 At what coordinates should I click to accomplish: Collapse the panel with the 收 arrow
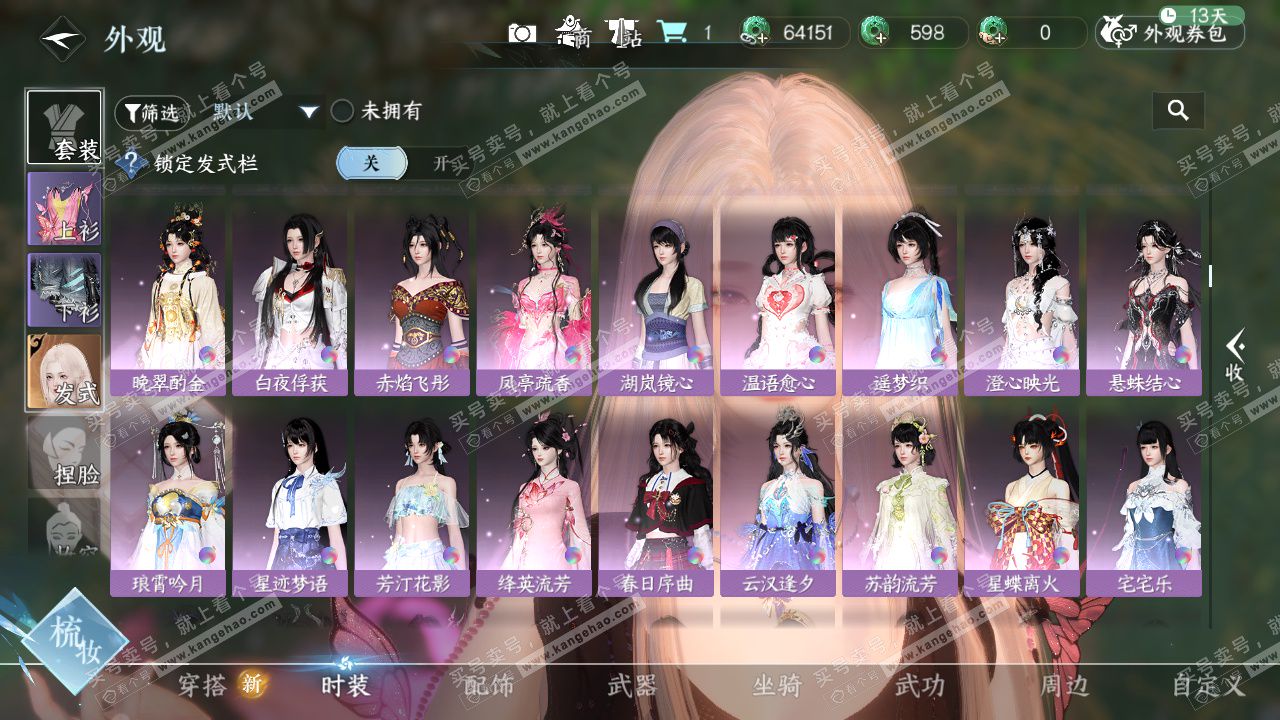[1236, 357]
